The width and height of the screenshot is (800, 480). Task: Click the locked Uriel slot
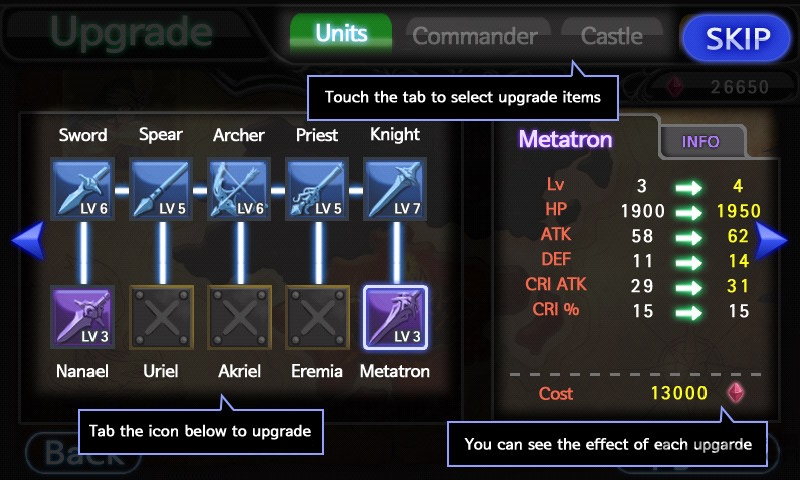[x=161, y=317]
